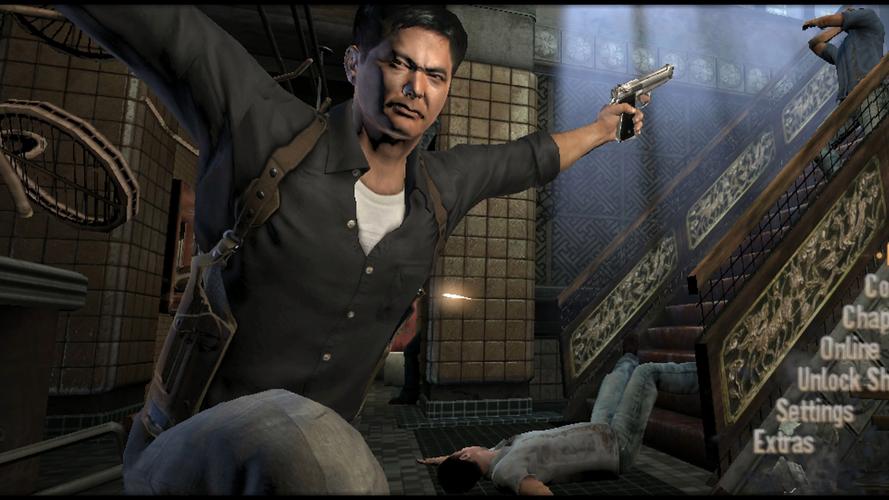
Task: Select Extras from the main menu
Action: [x=783, y=441]
